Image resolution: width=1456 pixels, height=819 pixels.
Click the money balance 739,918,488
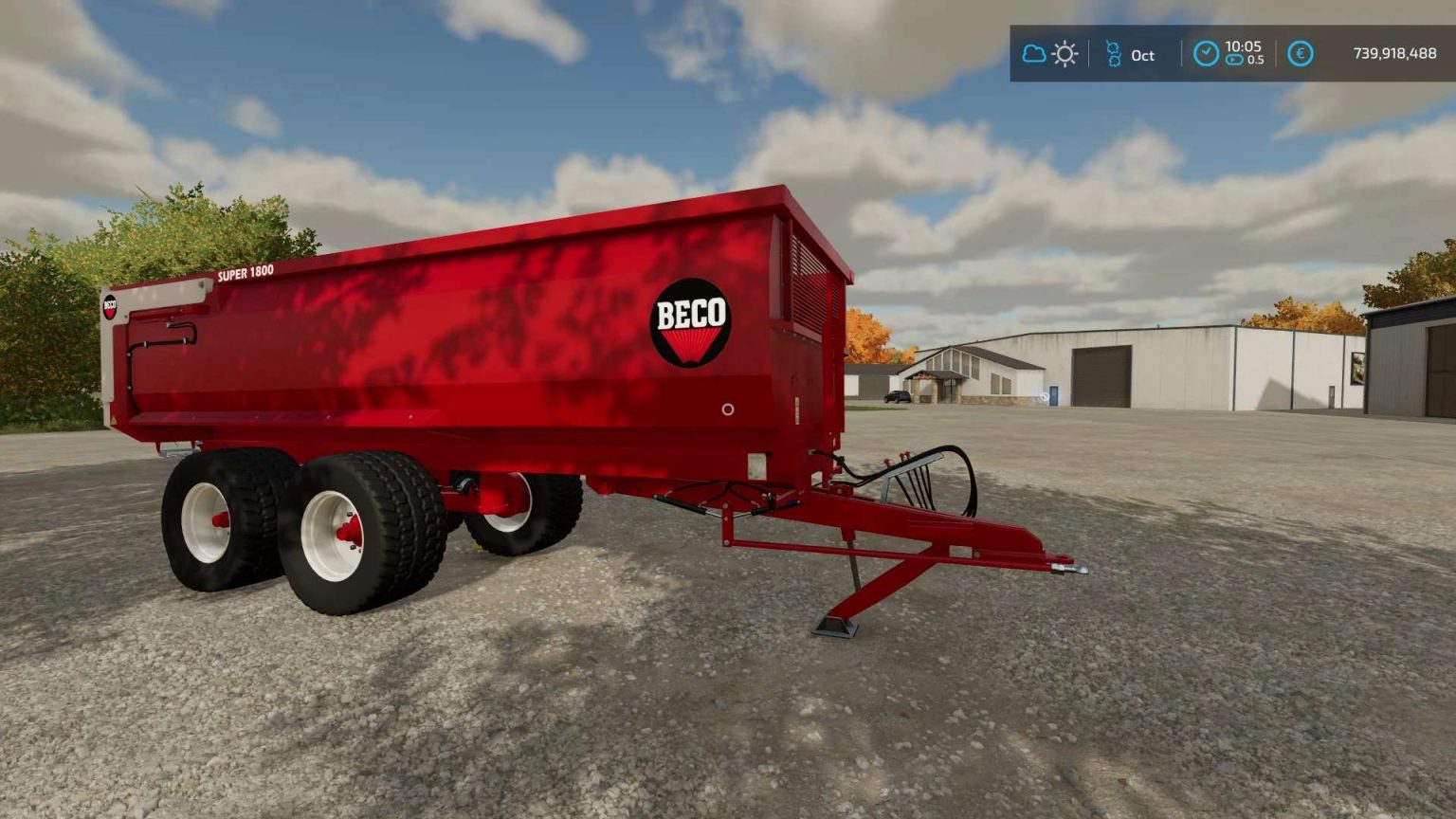click(1393, 55)
